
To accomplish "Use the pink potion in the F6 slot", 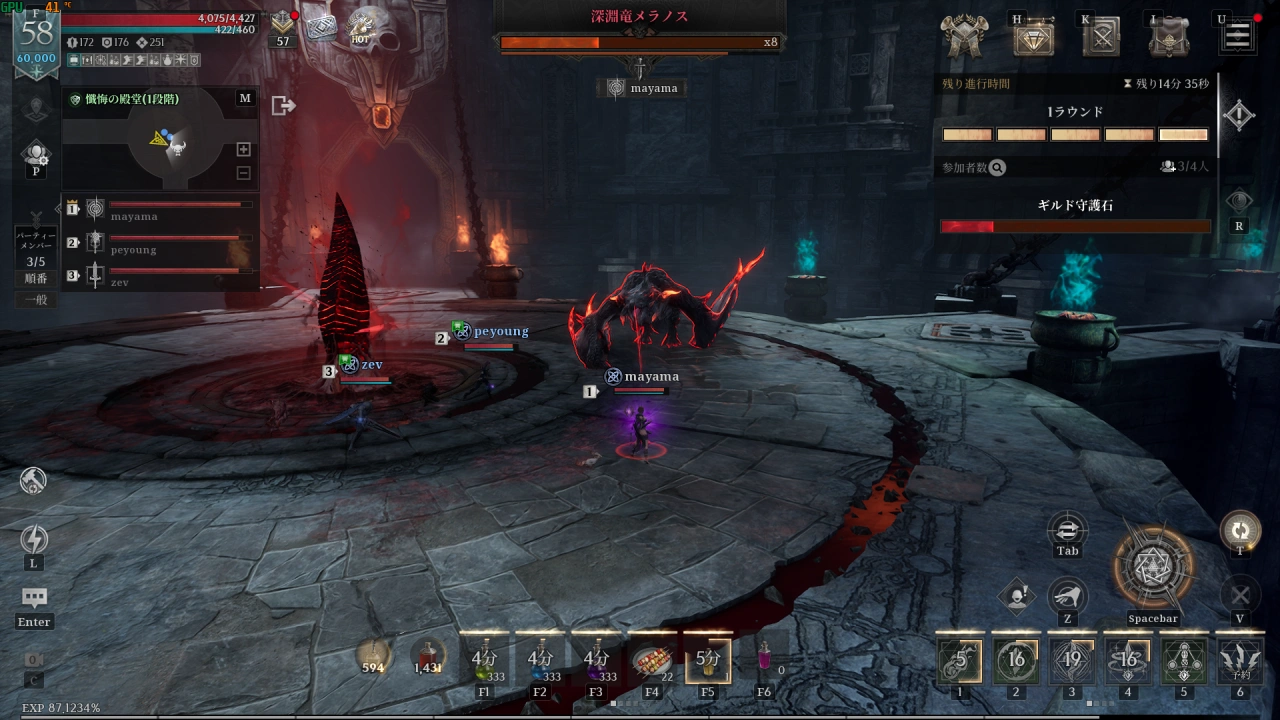I will pos(764,659).
